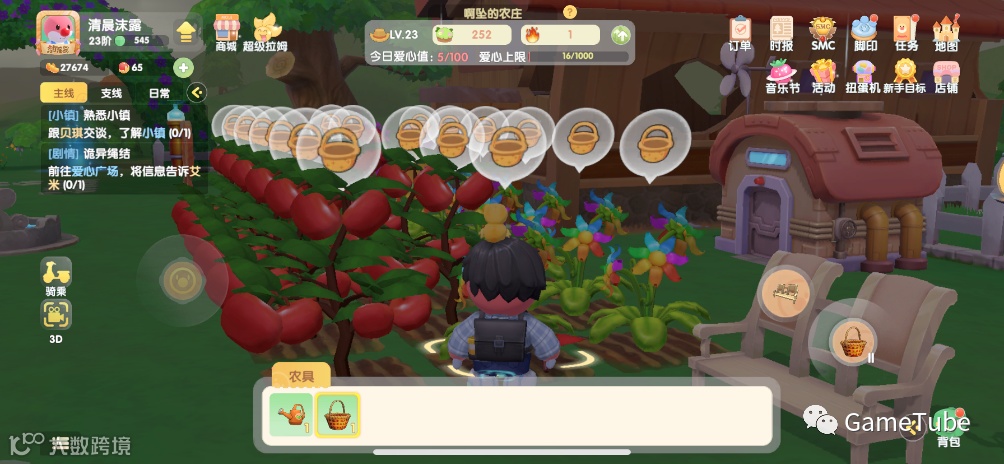Screen dimensions: 1004x464
Task: Open the SMC badge icon
Action: 822,30
